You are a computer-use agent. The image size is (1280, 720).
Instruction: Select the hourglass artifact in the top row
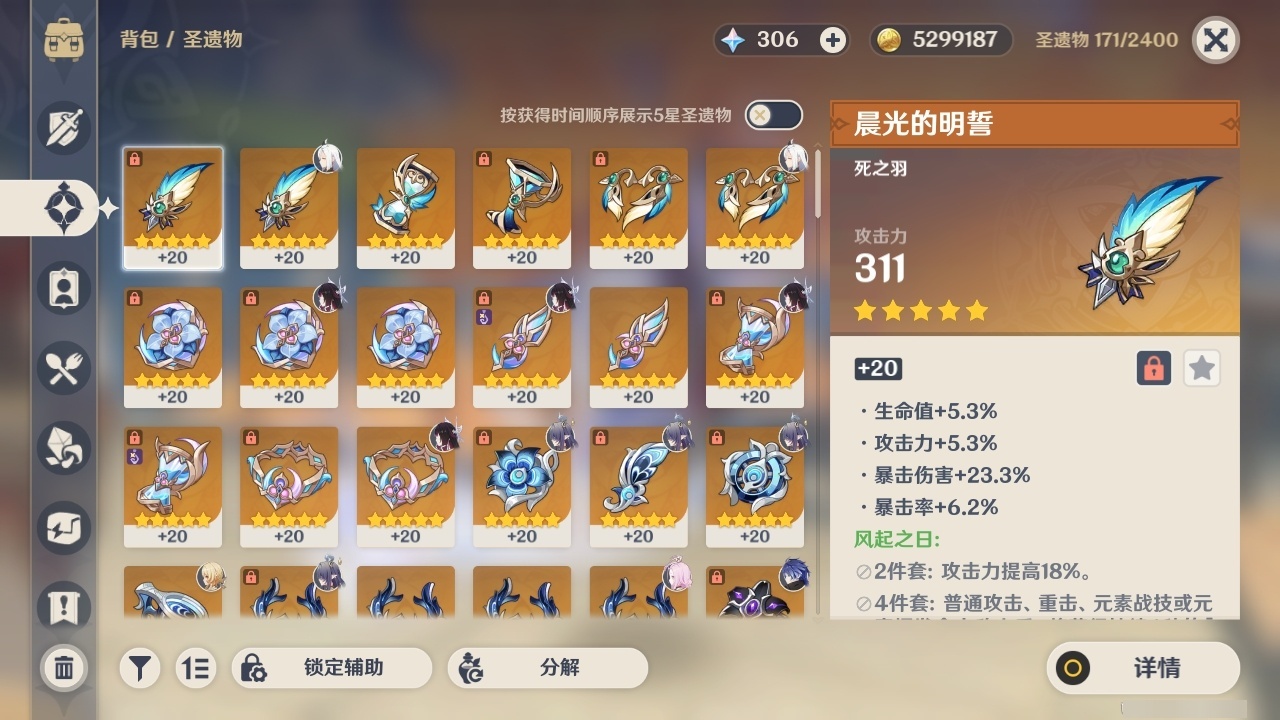point(405,207)
